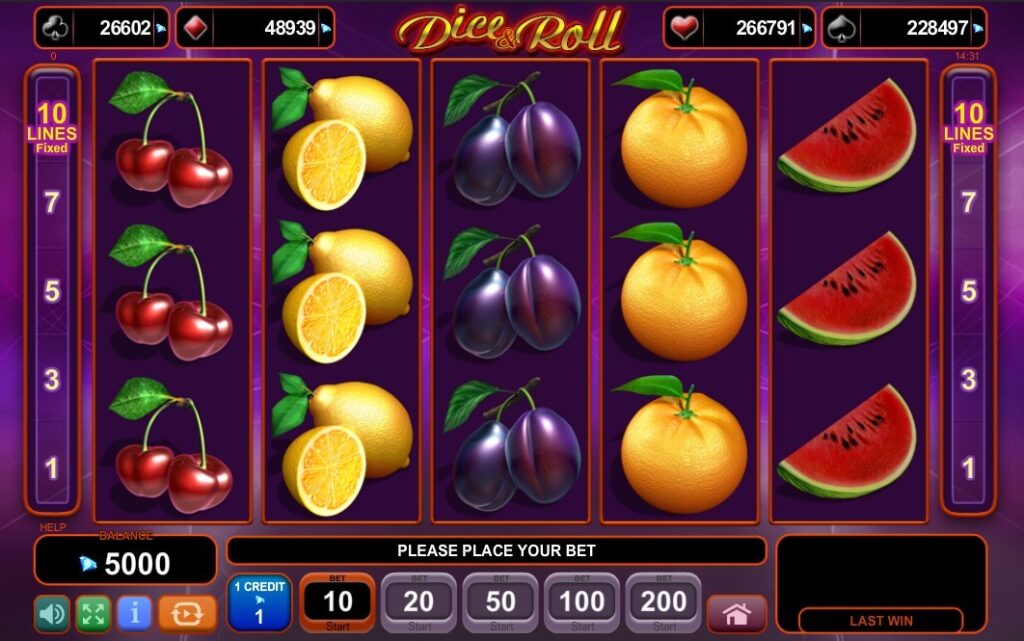Choose the 20 bet Start button
The width and height of the screenshot is (1024, 641).
(419, 602)
